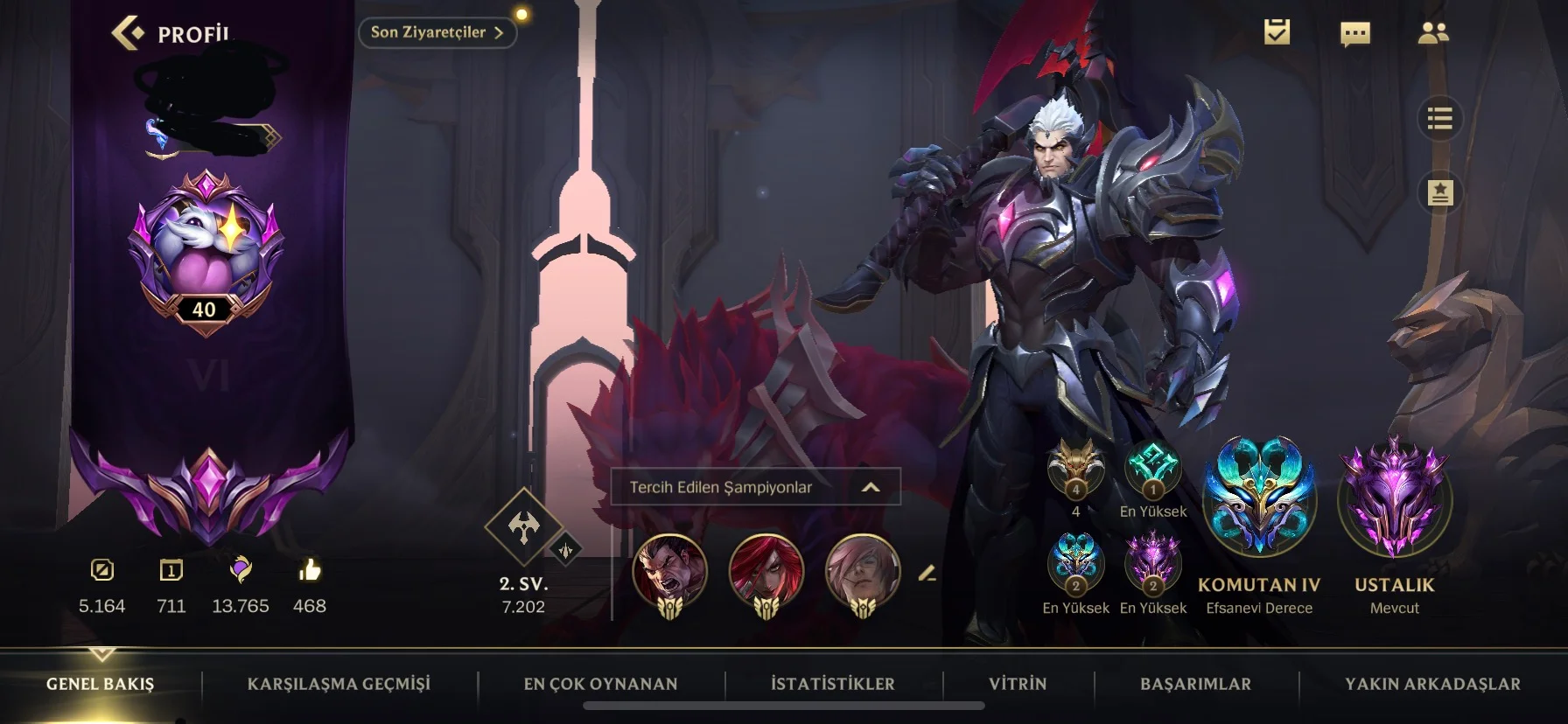View Yakın Arkadaşlar tab
This screenshot has height=724, width=1568.
click(1432, 684)
